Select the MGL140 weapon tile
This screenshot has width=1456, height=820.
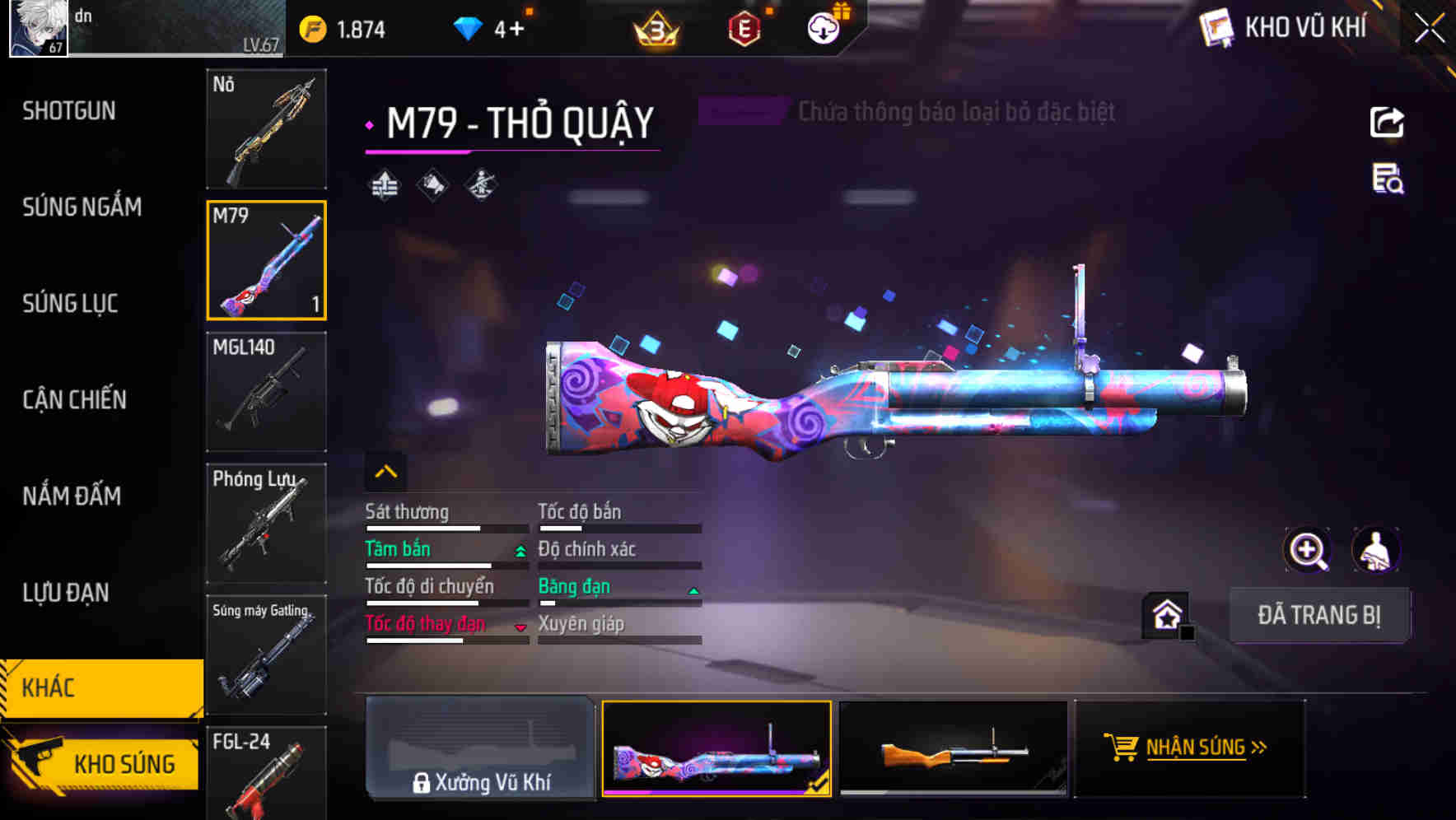pyautogui.click(x=266, y=392)
